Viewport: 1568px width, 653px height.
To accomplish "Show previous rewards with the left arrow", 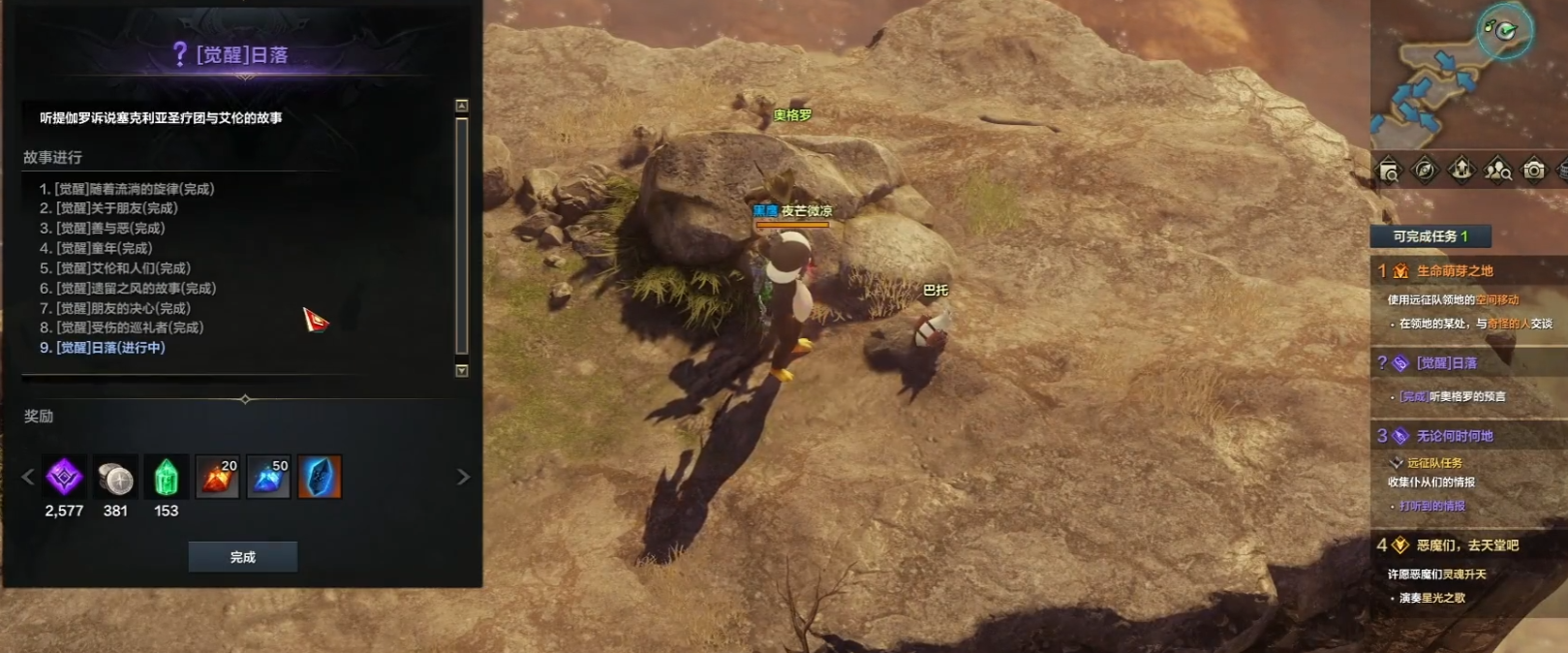I will point(28,477).
